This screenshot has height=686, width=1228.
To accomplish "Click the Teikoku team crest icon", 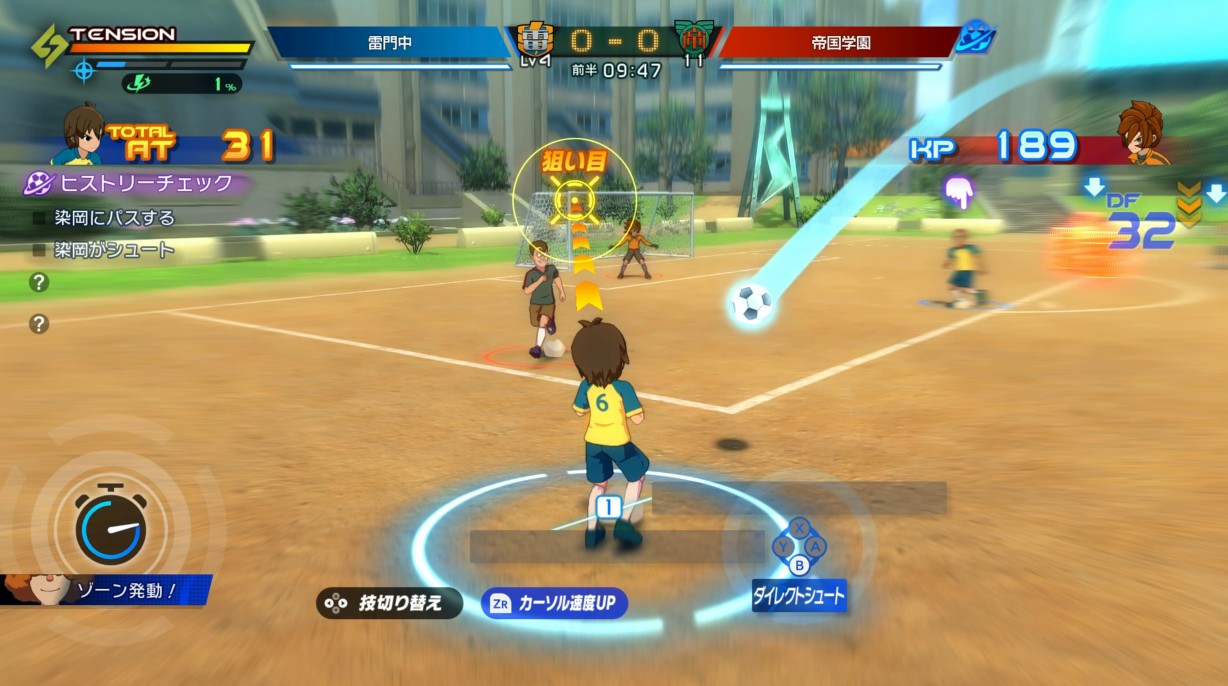I will (x=693, y=40).
